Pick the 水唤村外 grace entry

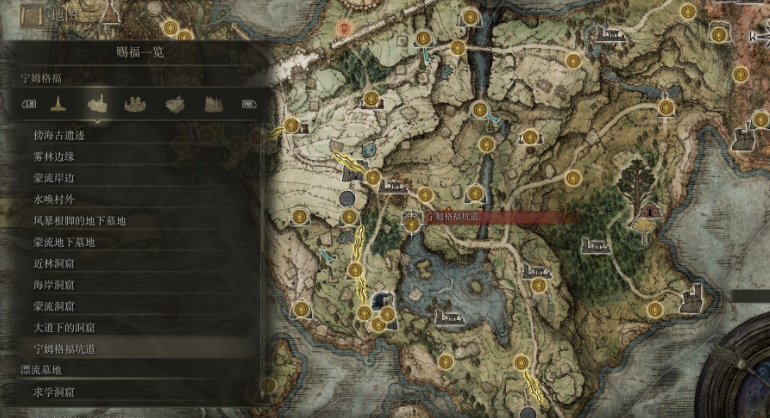pyautogui.click(x=55, y=199)
